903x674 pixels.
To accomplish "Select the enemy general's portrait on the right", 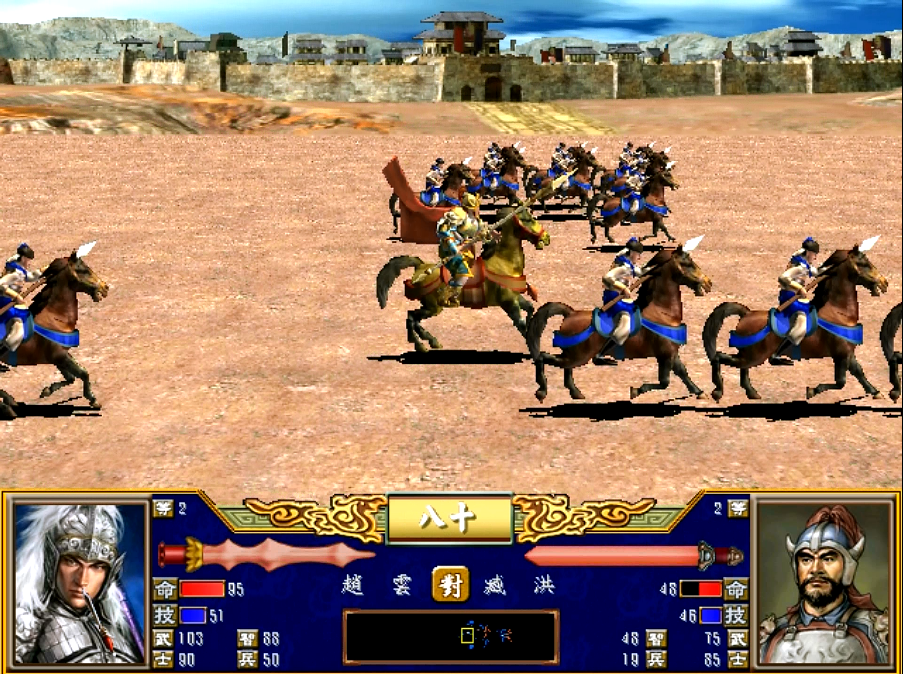I will pos(822,582).
